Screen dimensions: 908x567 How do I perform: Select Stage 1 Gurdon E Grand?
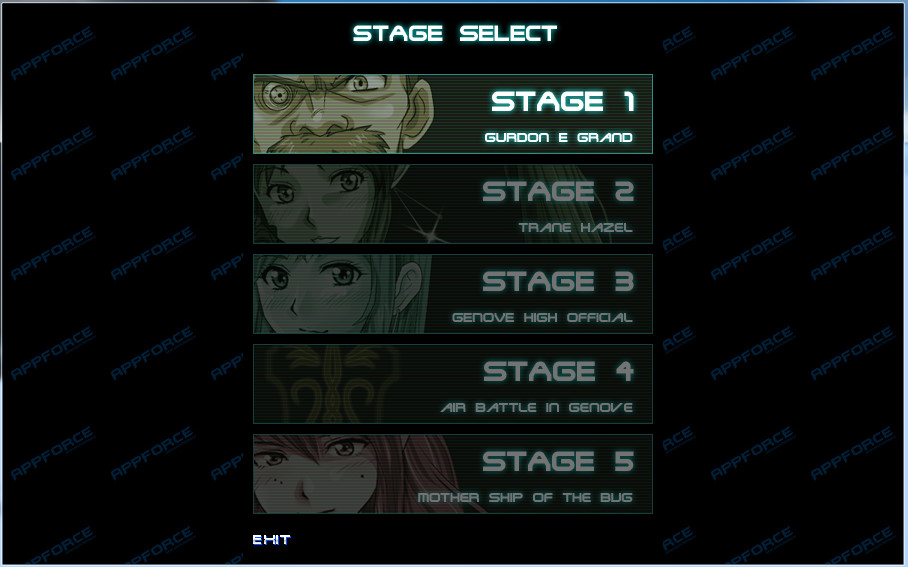click(452, 114)
